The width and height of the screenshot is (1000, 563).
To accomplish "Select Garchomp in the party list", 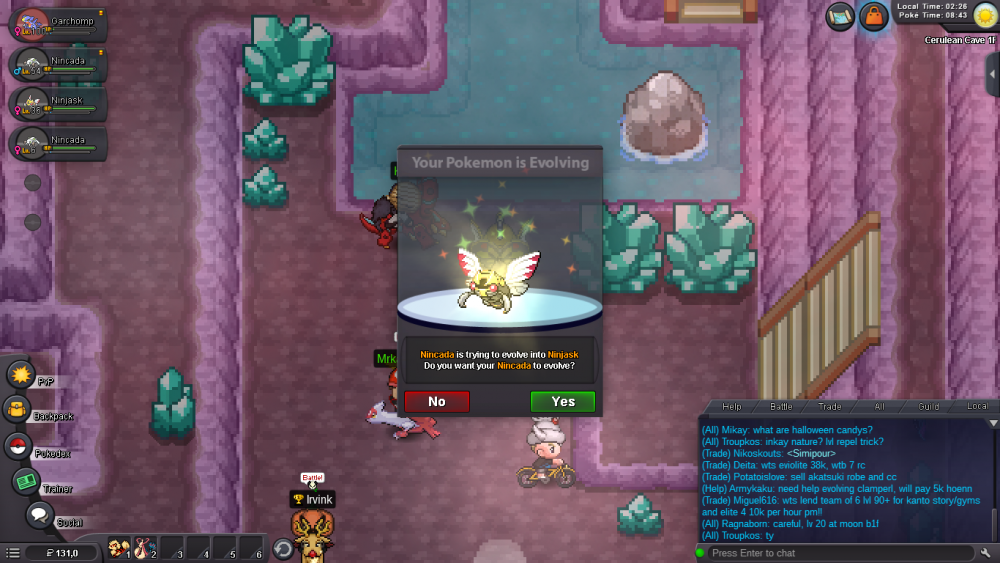I will [x=57, y=23].
